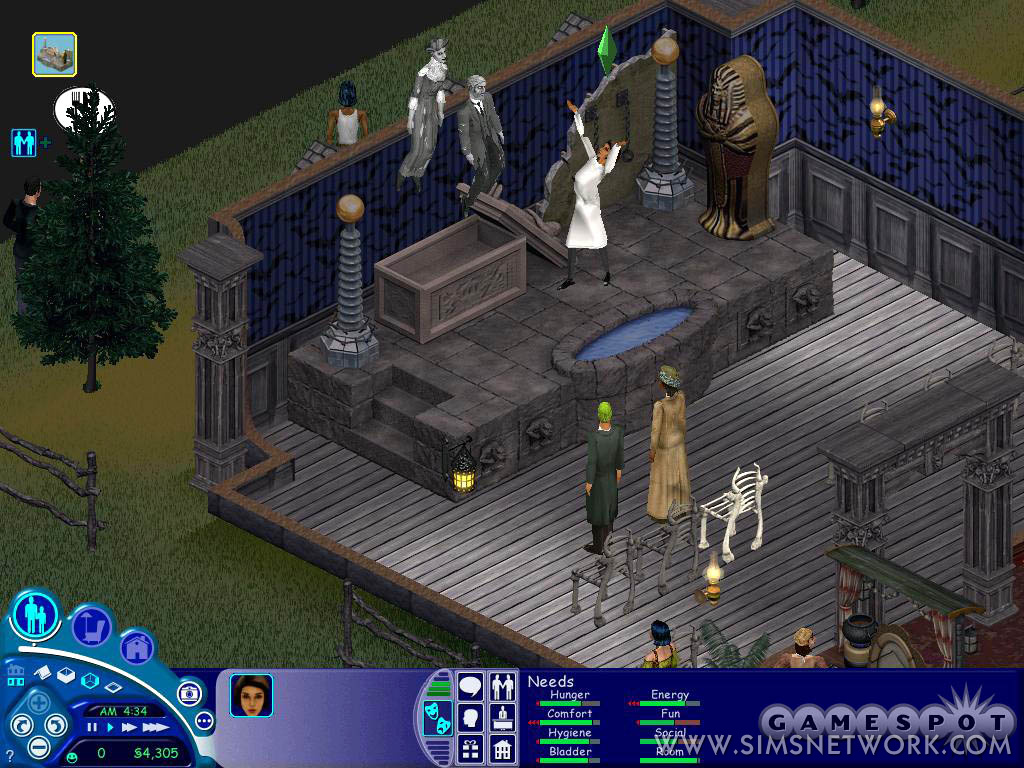
Task: Open the job panel with desk icon
Action: [x=502, y=718]
